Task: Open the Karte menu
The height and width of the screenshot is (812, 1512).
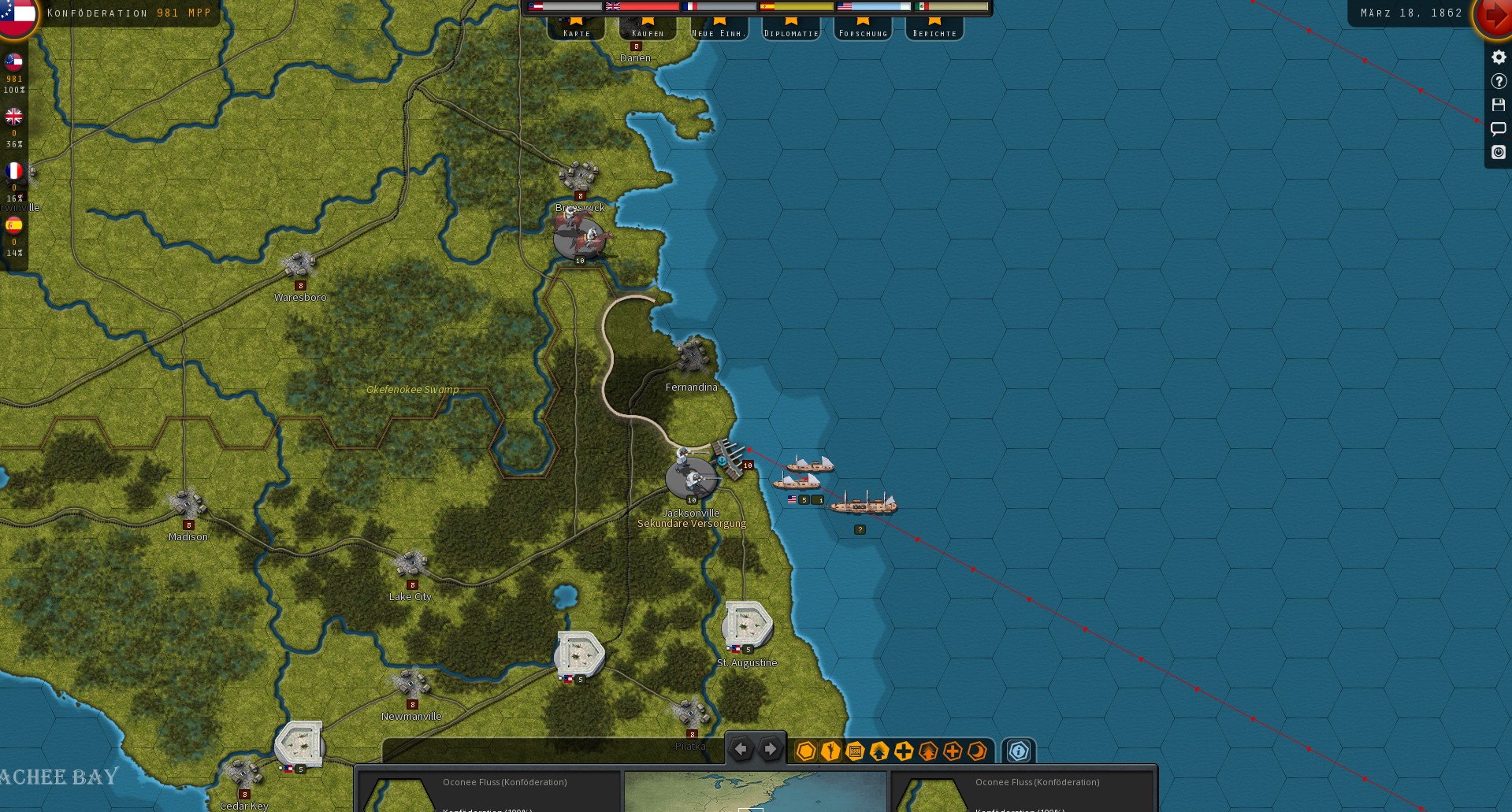Action: 576,32
